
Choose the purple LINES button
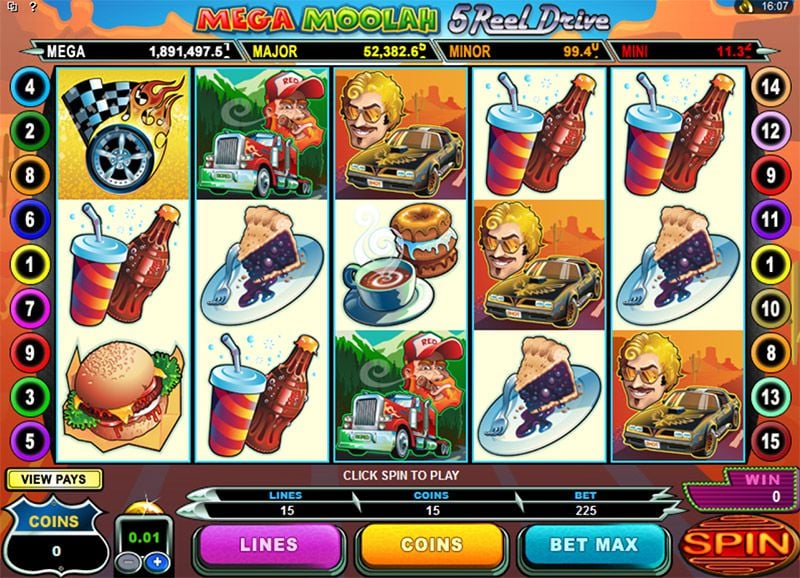click(268, 545)
